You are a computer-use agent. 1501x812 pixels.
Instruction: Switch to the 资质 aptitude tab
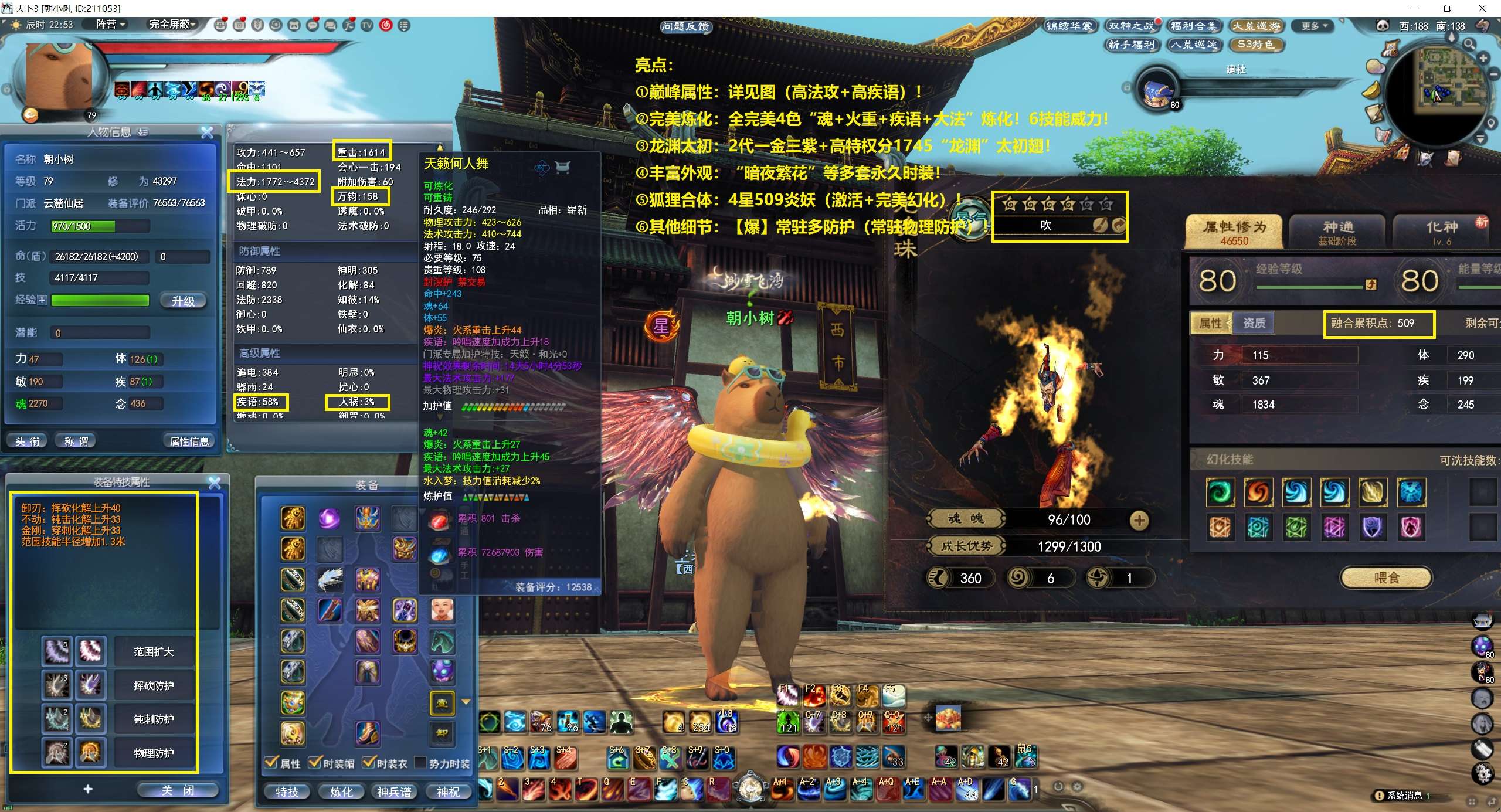(x=1254, y=323)
